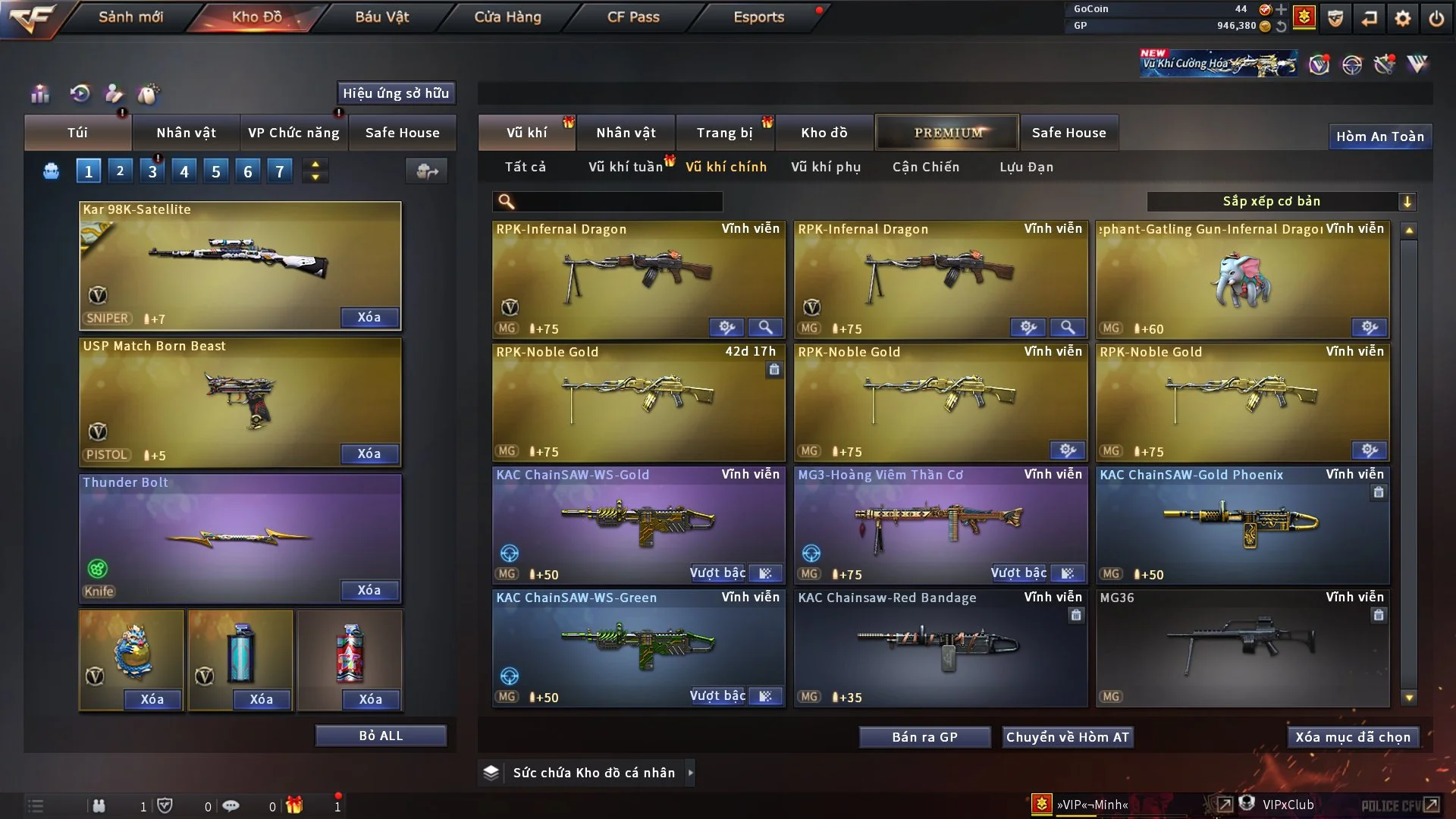Click the Bỏ ALL button
Image resolution: width=1456 pixels, height=819 pixels.
tap(381, 736)
